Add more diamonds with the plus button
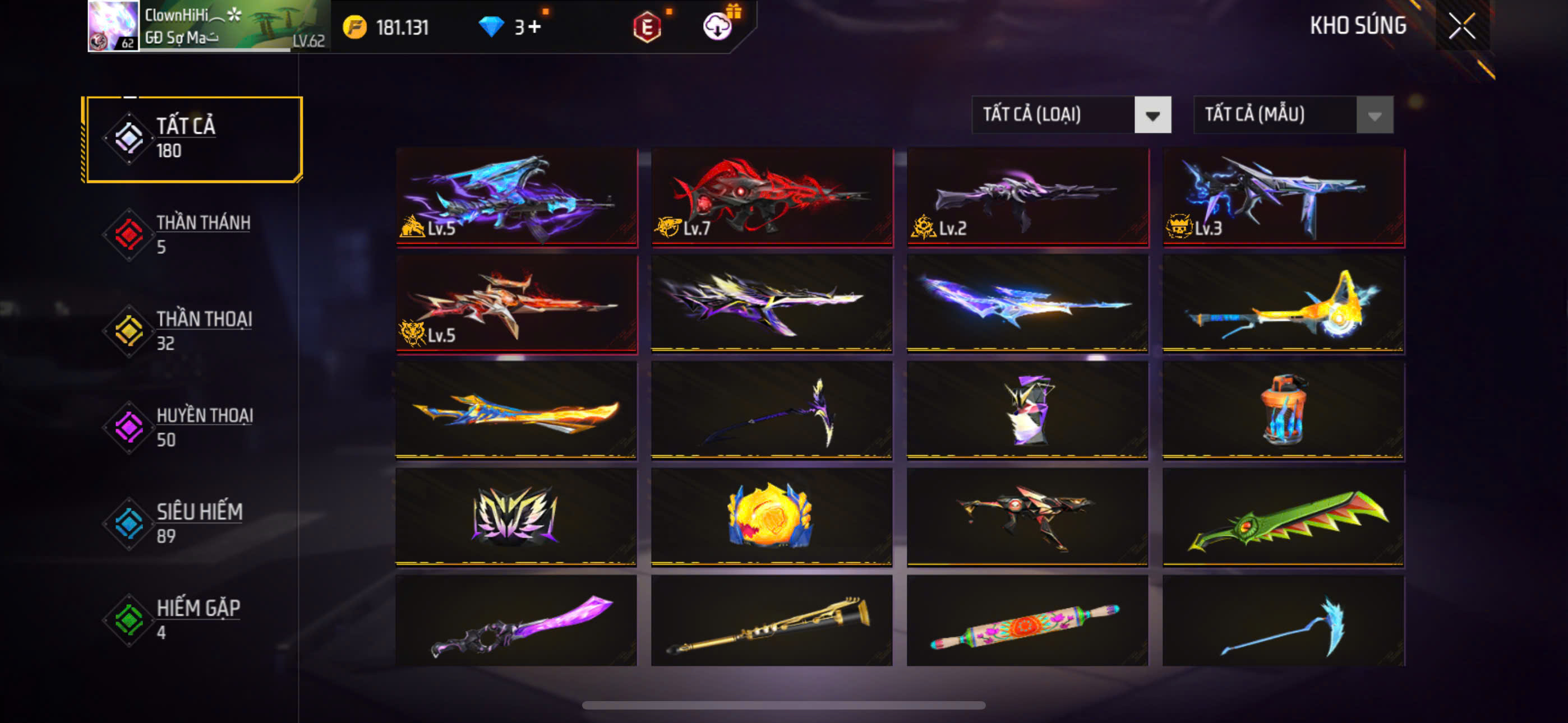 point(535,27)
